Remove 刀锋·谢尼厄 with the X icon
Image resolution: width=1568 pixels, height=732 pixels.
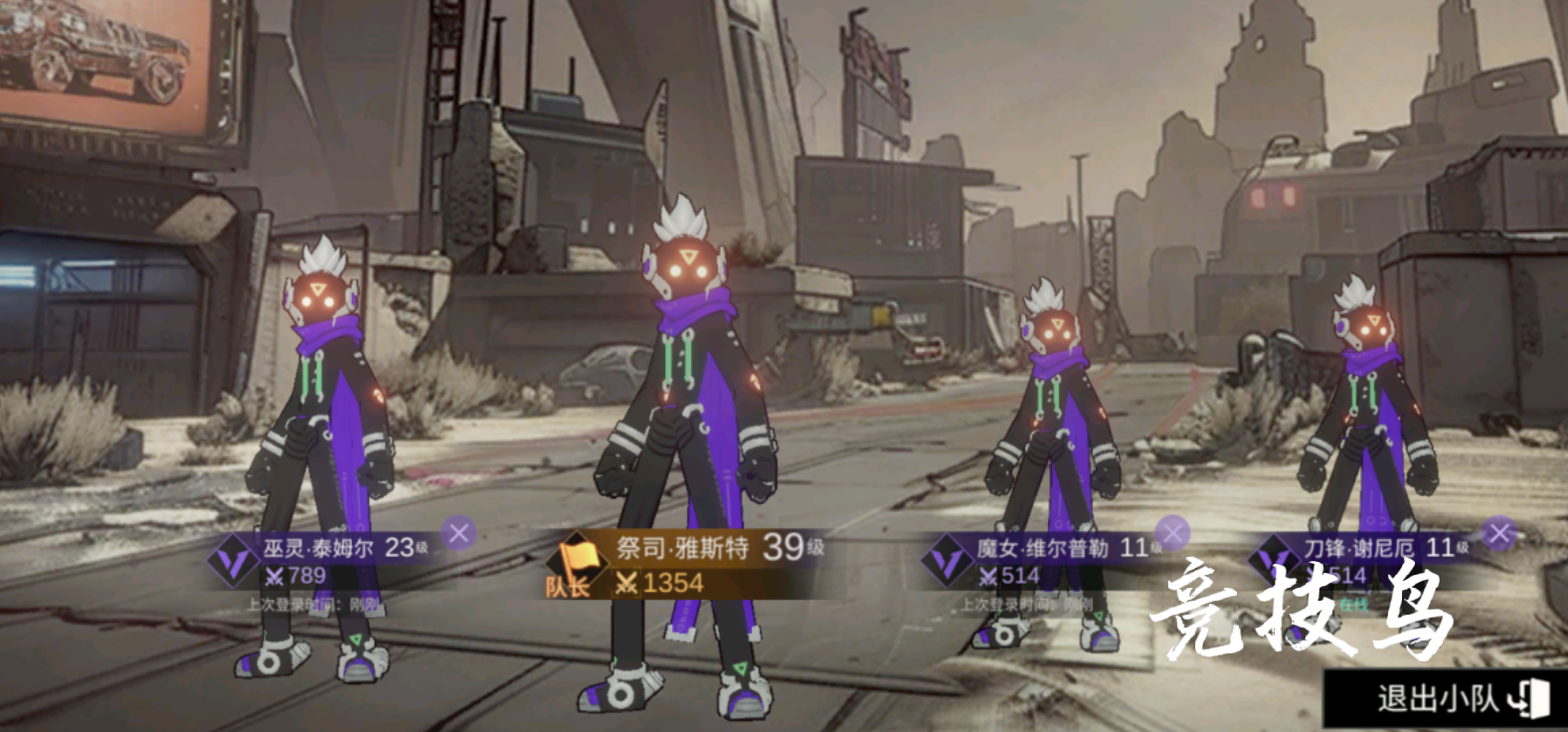[x=1498, y=534]
